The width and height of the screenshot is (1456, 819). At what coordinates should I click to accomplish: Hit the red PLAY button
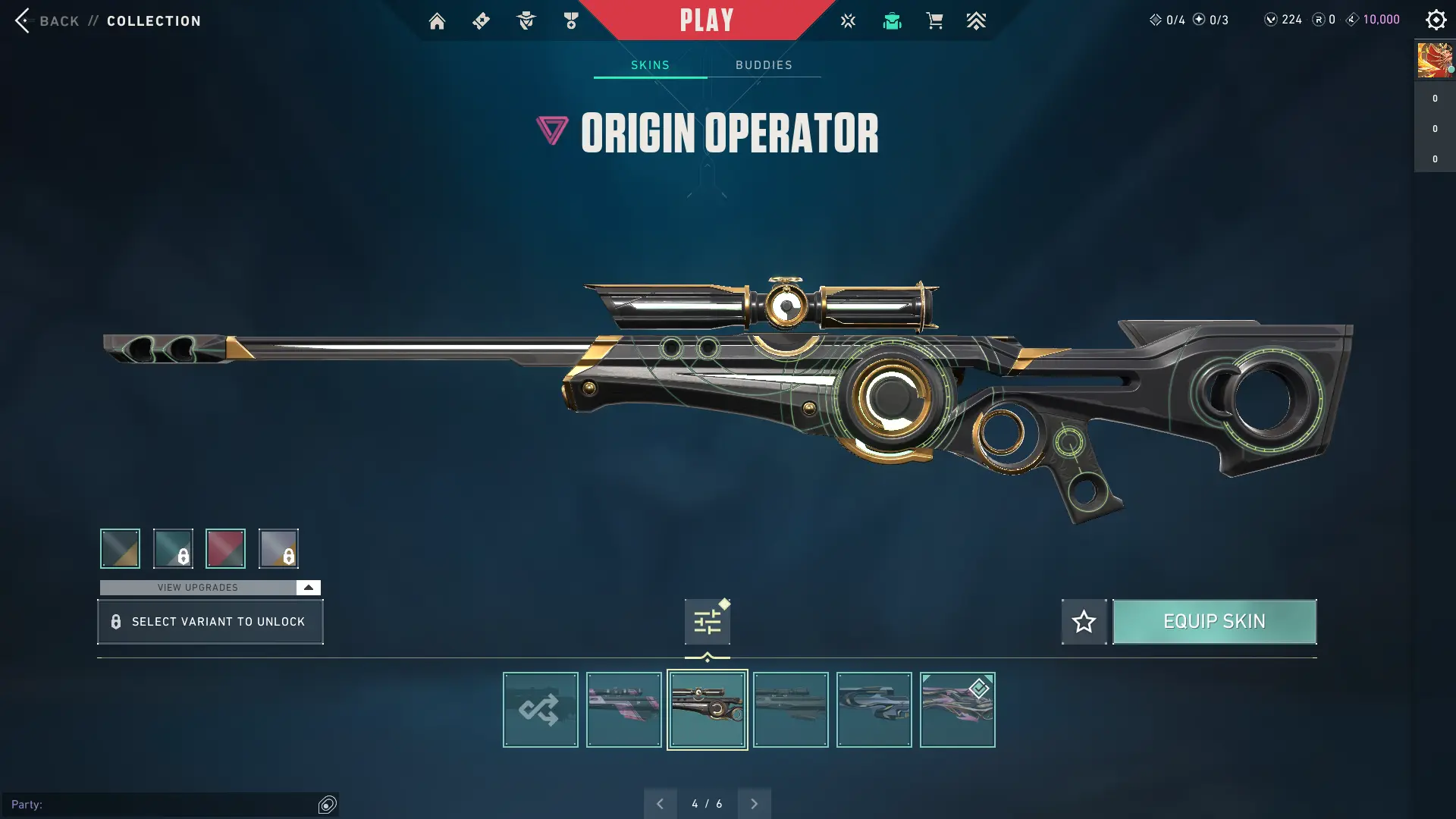[x=706, y=20]
